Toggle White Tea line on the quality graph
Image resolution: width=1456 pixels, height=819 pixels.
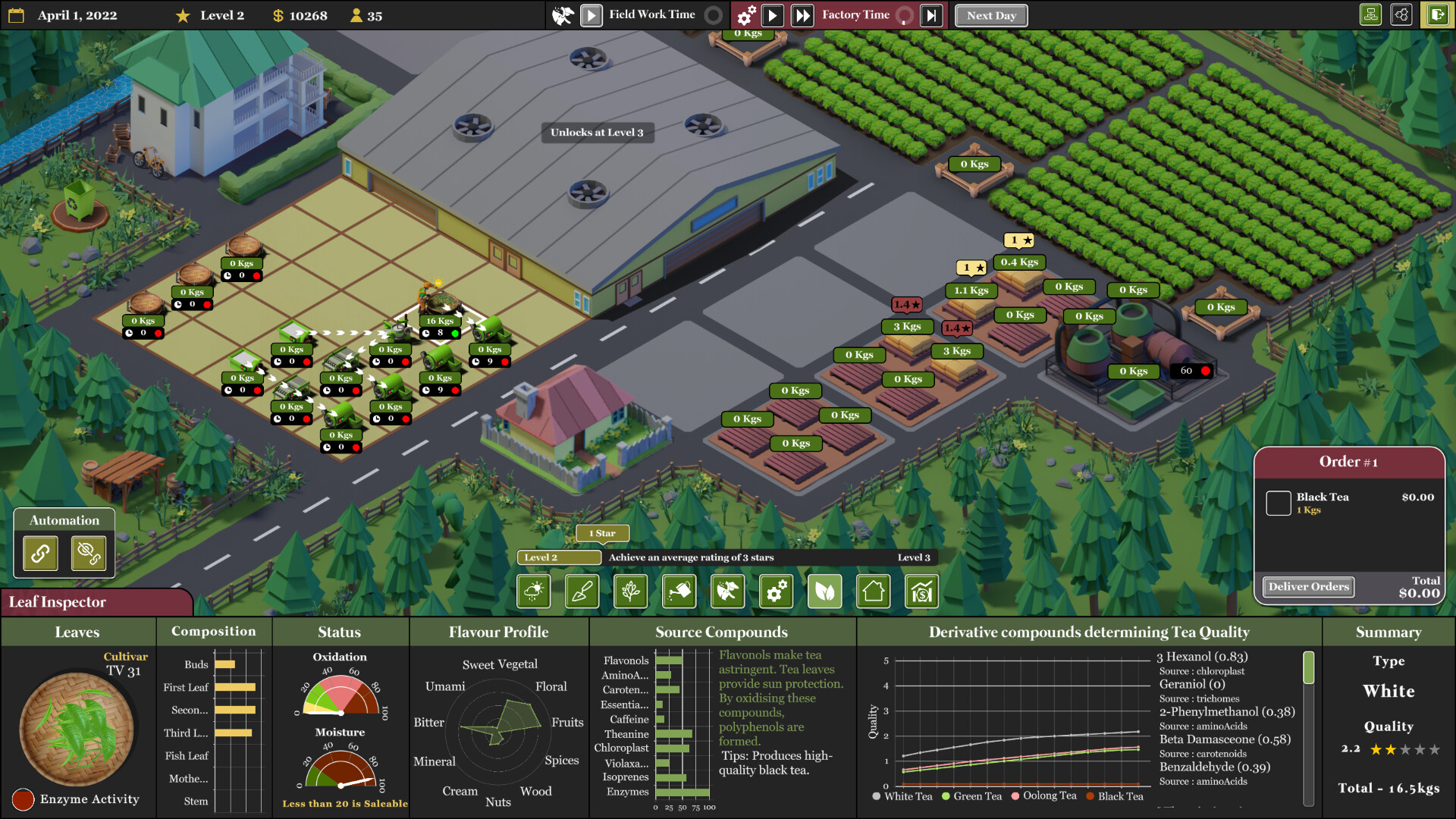point(902,797)
